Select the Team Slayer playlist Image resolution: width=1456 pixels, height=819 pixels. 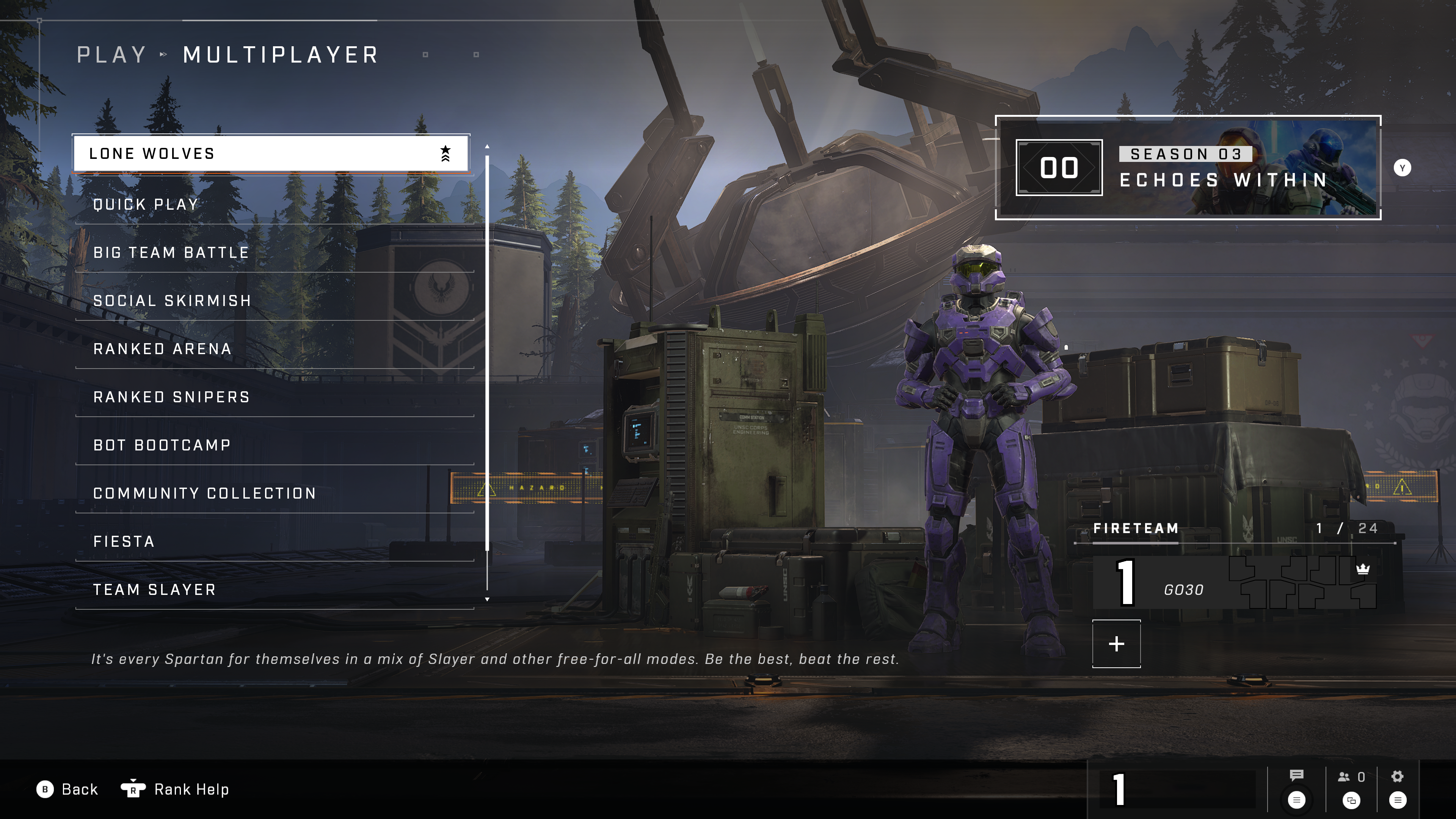[x=274, y=590]
